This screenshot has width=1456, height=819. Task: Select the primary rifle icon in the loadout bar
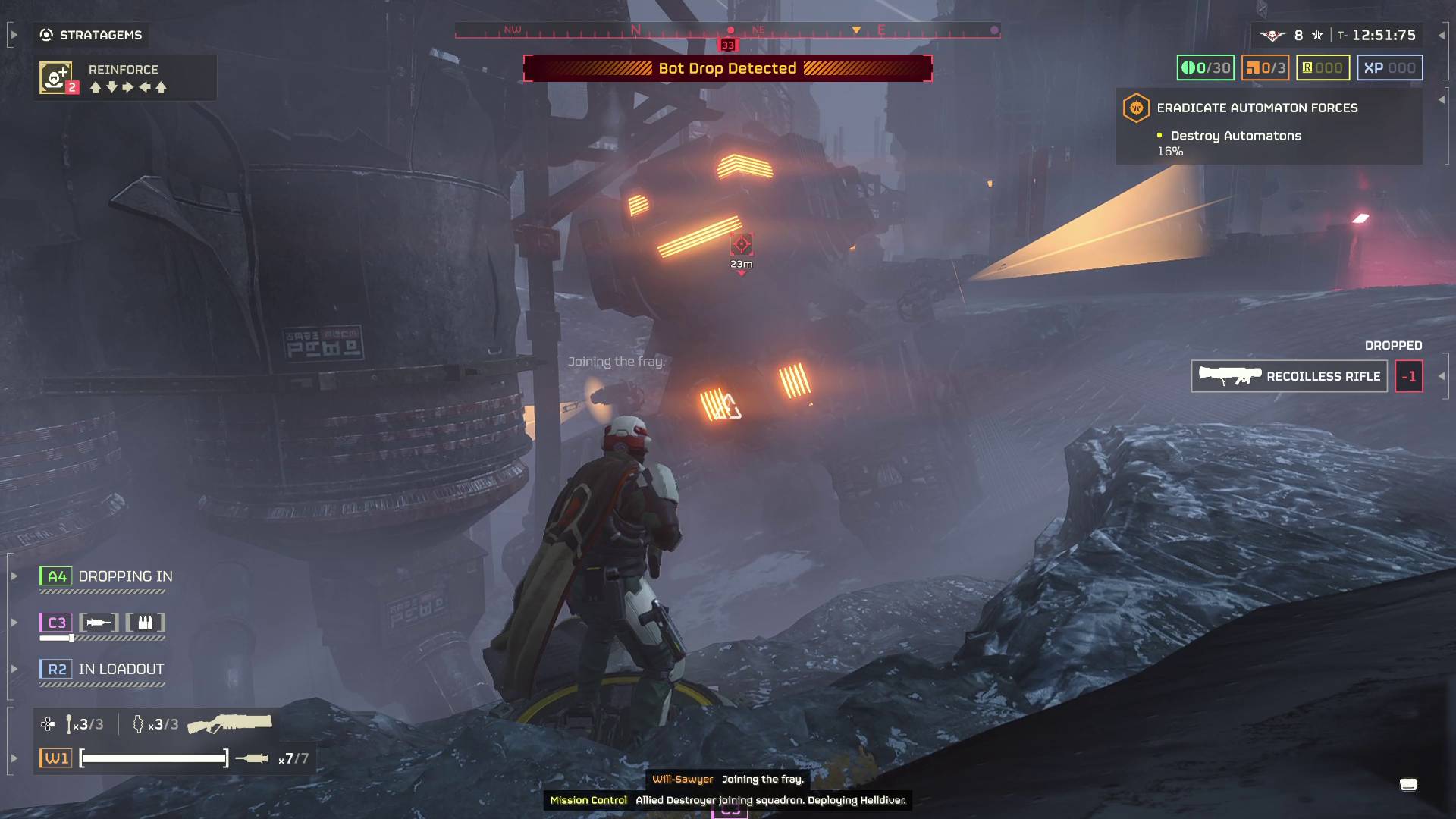click(231, 722)
